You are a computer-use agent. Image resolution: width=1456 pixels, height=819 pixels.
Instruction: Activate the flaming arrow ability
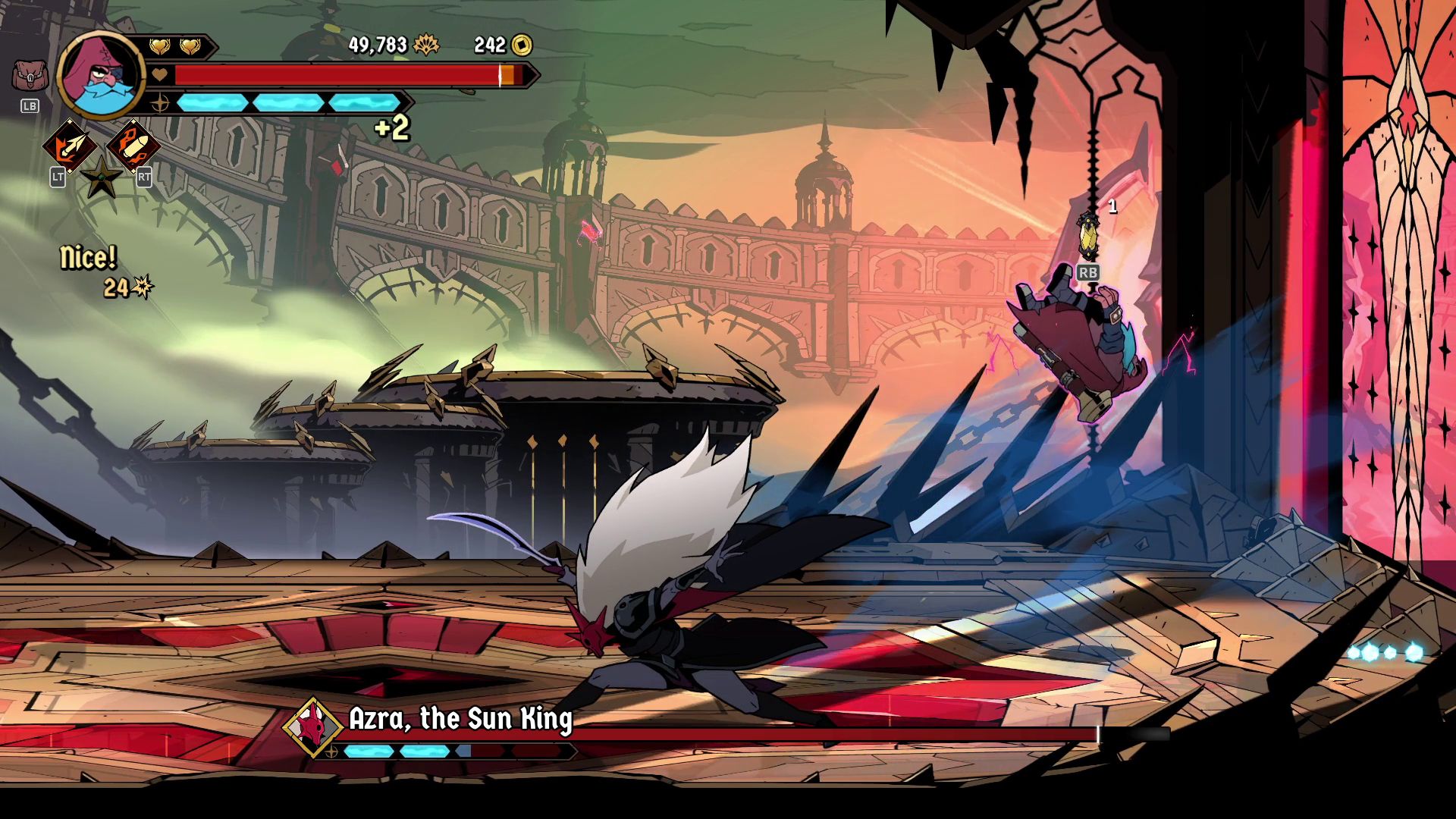tap(69, 146)
